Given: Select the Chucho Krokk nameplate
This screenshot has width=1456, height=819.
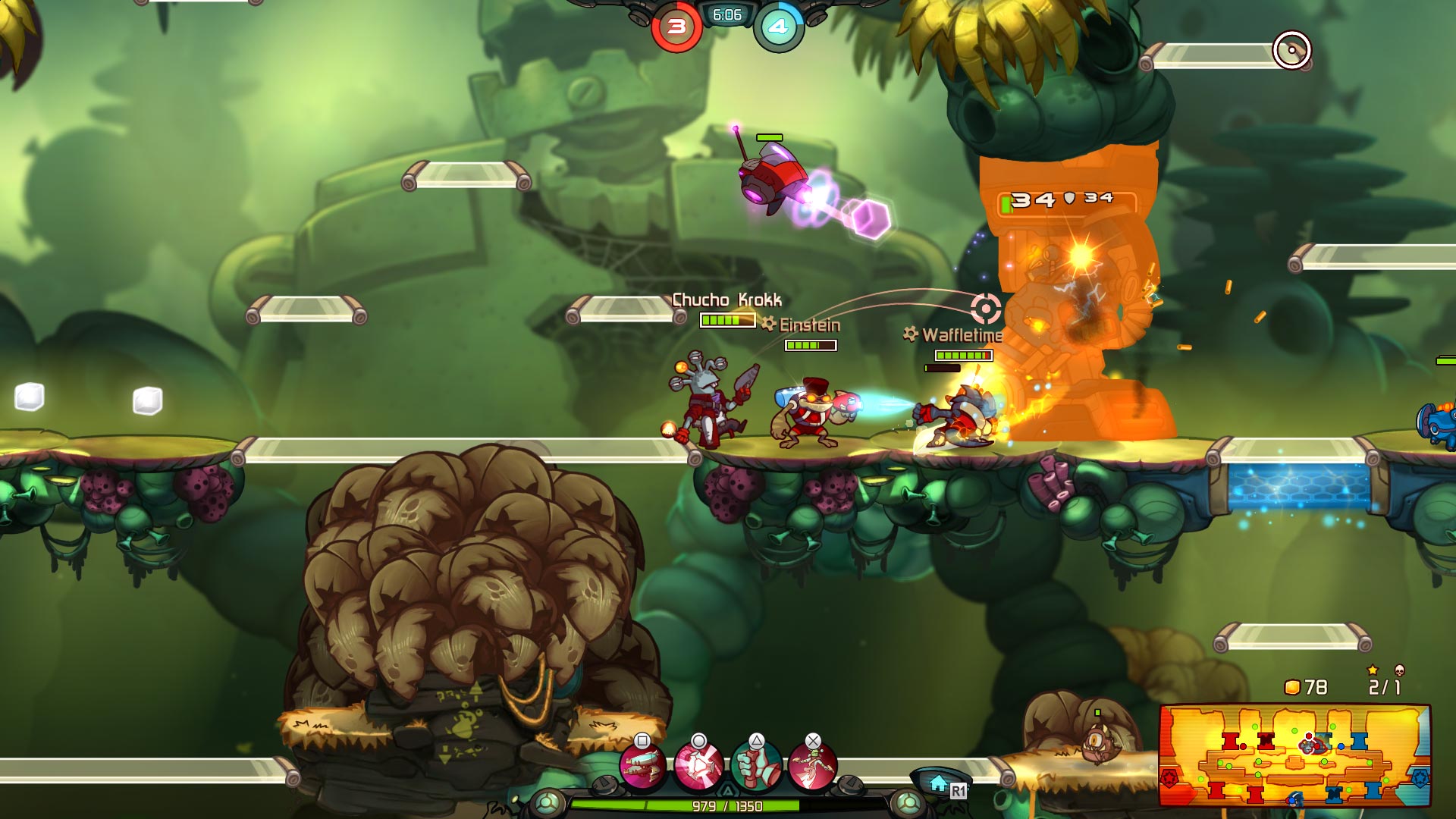Looking at the screenshot, I should 726,300.
